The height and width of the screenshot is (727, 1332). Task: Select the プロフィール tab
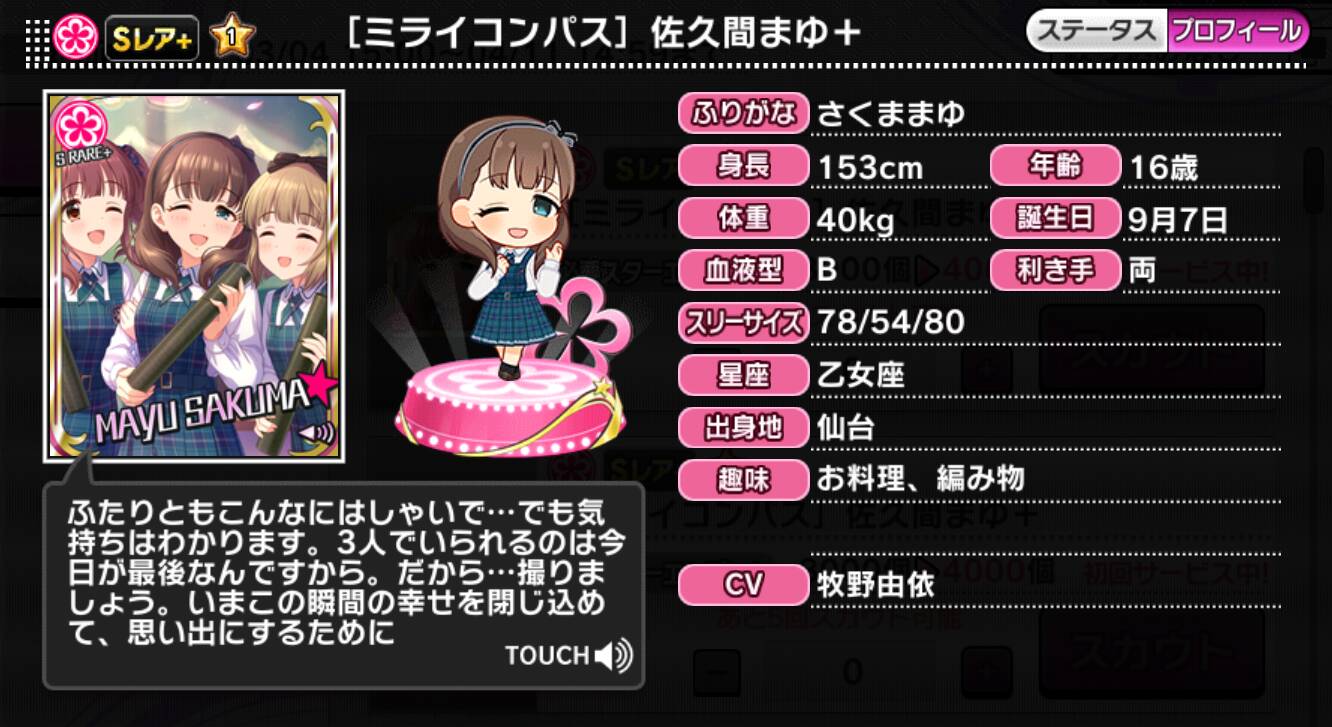[1235, 31]
